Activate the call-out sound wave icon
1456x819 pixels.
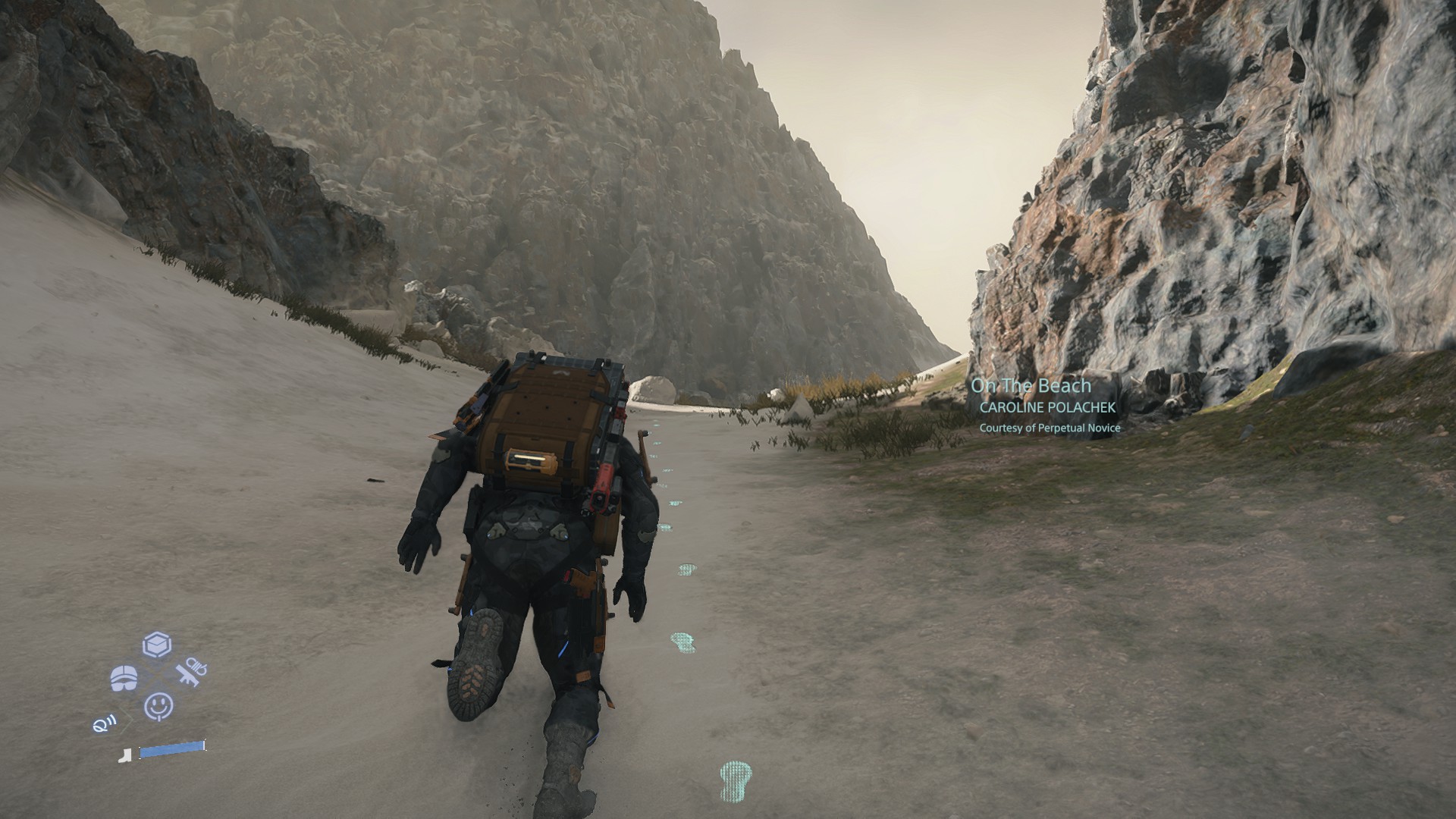tap(102, 725)
